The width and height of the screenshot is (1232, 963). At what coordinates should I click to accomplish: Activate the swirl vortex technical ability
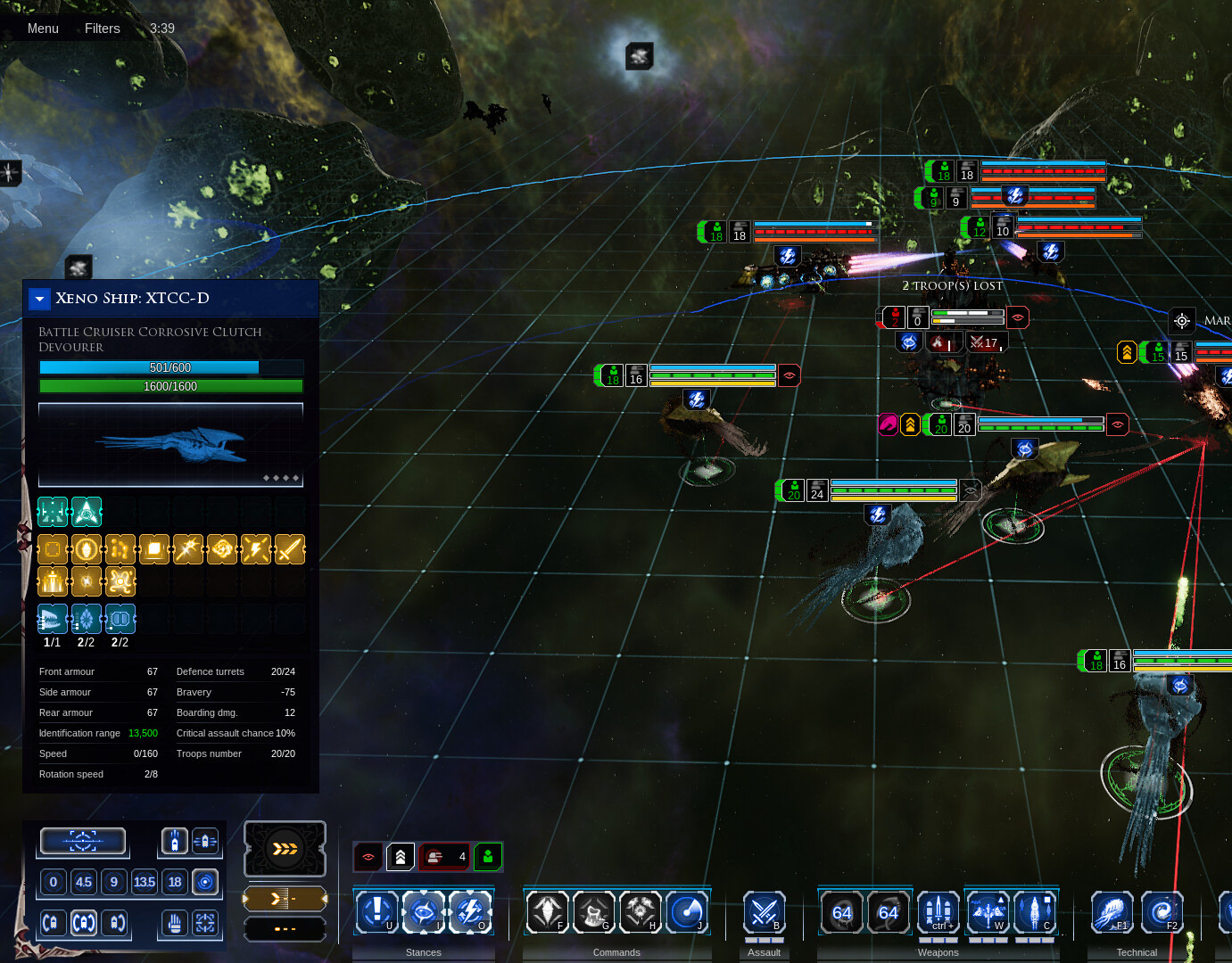(1162, 911)
